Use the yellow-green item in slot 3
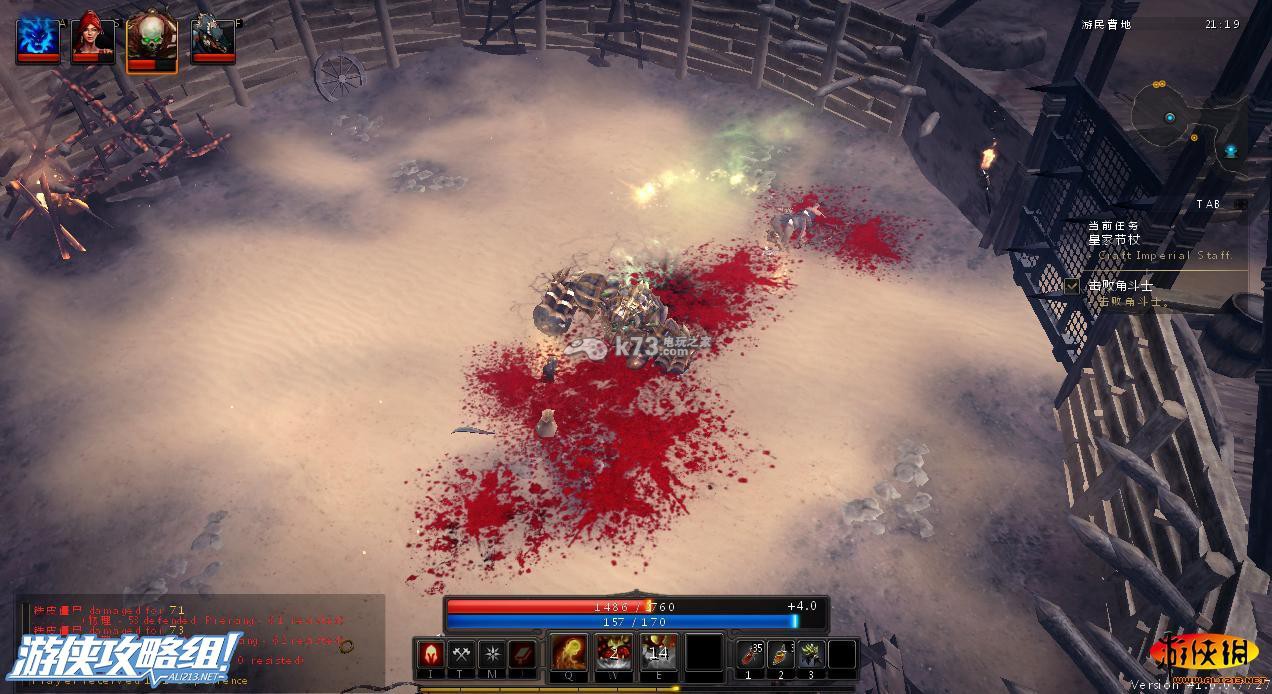Screen dimensions: 1272x694 pos(811,655)
